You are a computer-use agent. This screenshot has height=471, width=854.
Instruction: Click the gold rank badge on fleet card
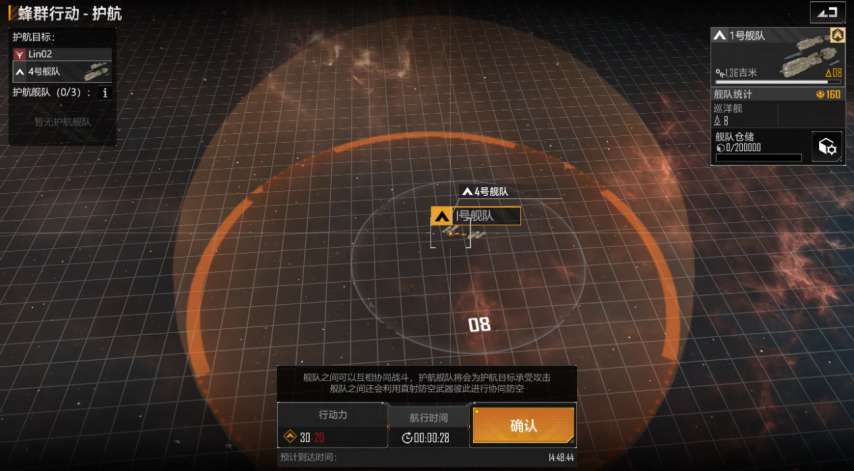[838, 35]
